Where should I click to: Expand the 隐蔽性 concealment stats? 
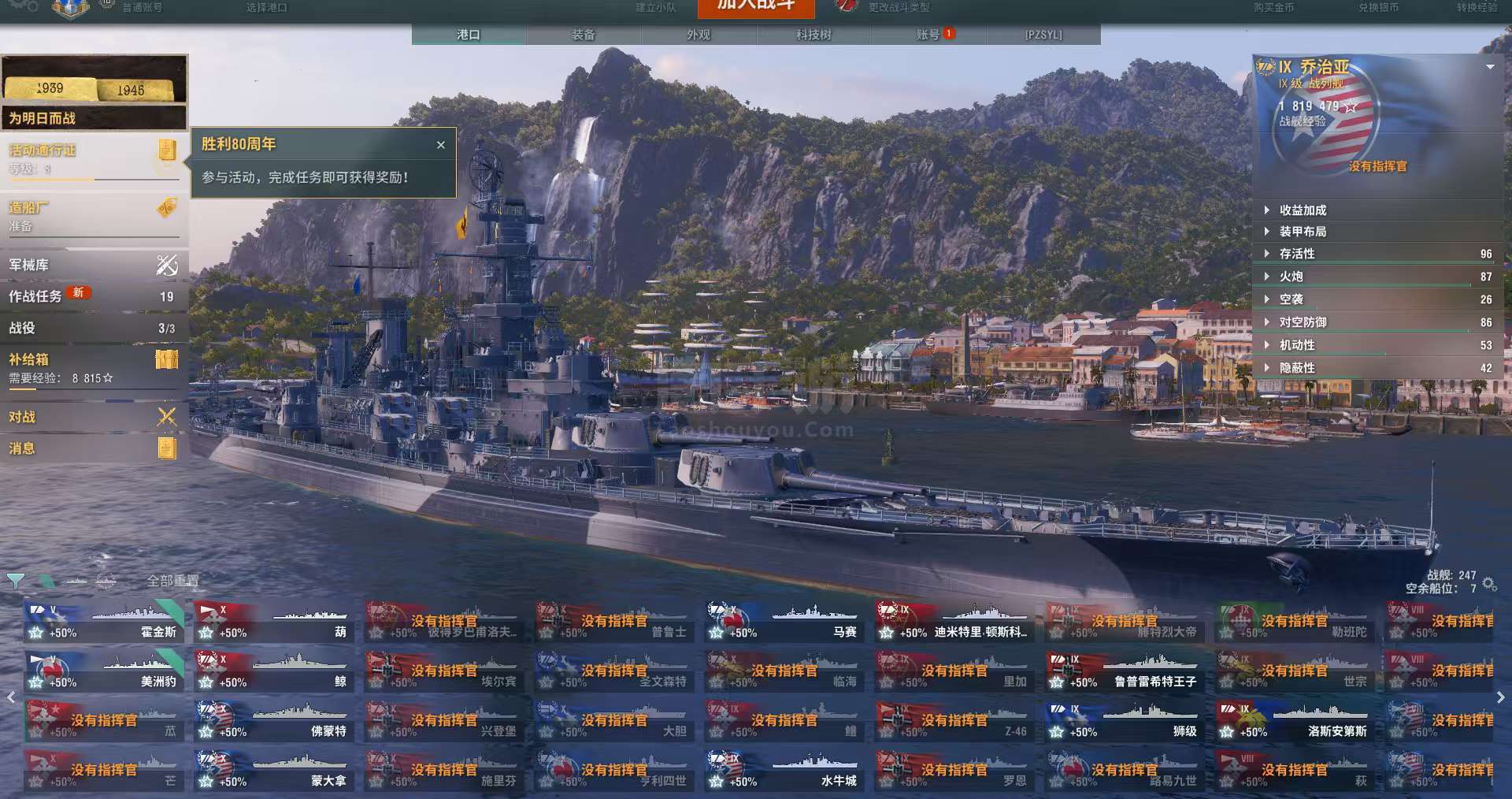click(1296, 368)
